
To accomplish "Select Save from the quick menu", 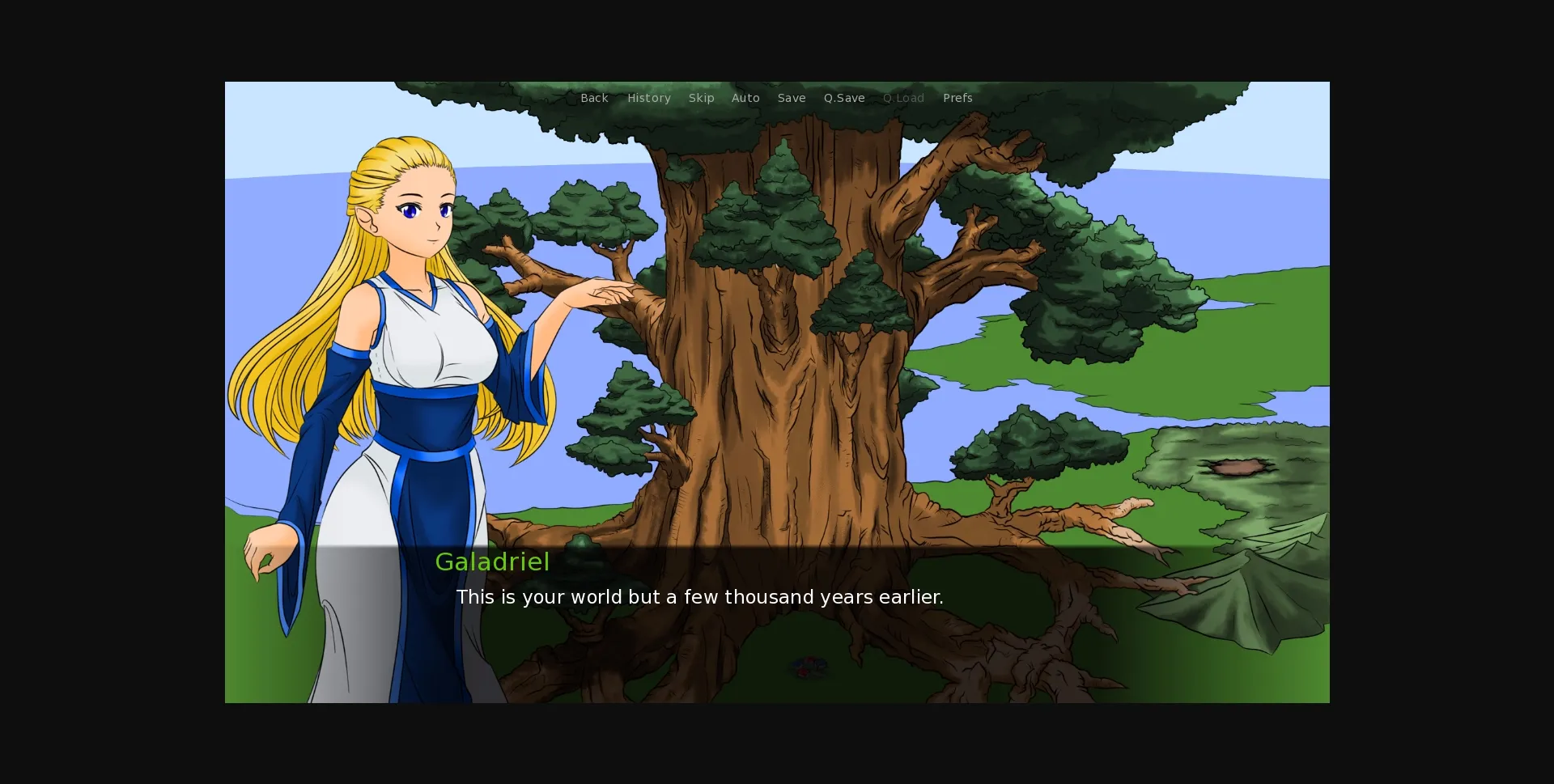I will (x=792, y=98).
